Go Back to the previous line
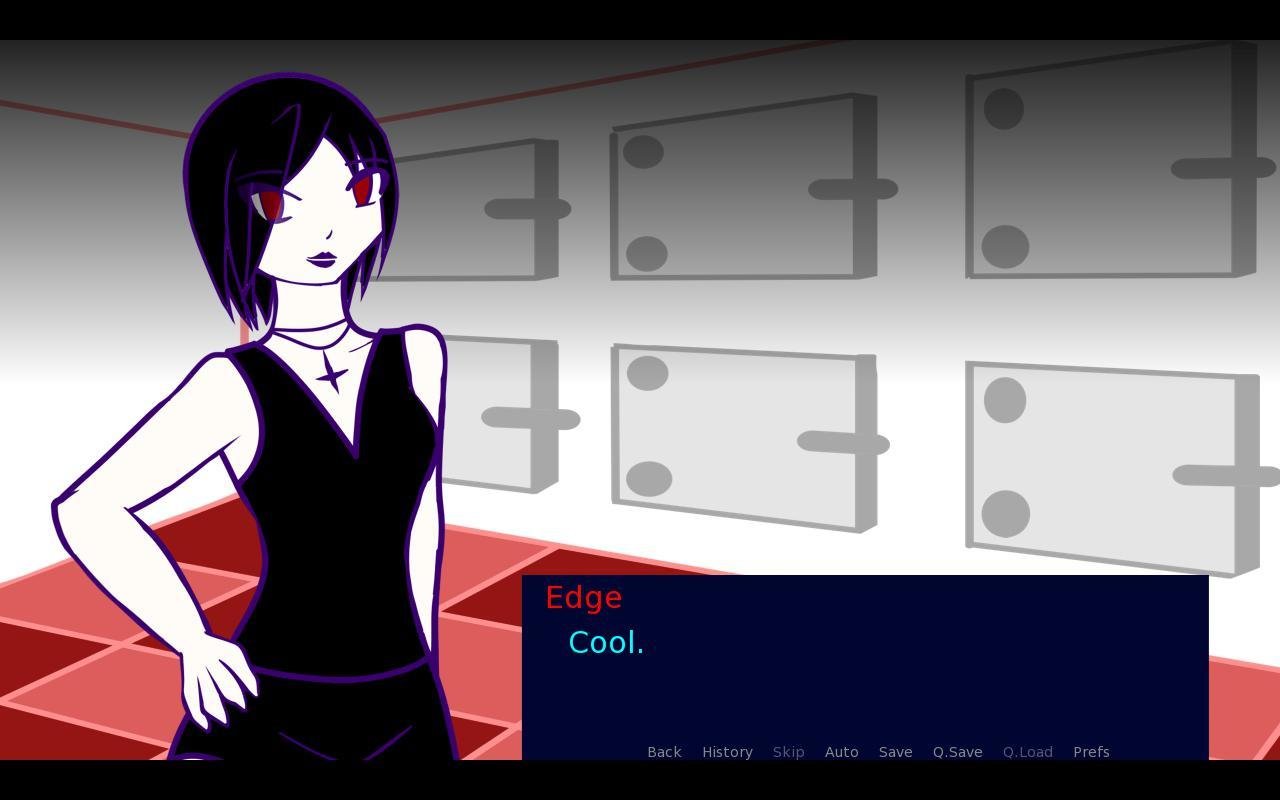This screenshot has height=800, width=1280. 664,752
